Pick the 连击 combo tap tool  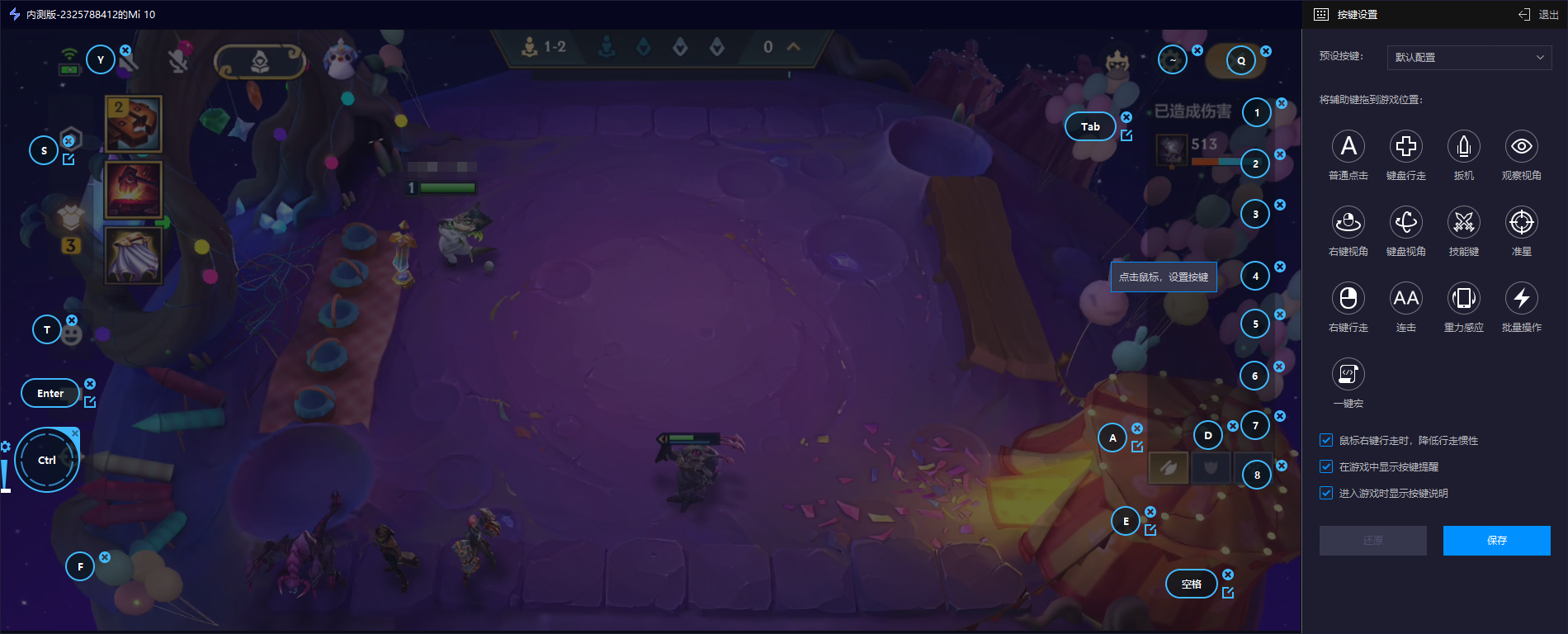[1406, 299]
